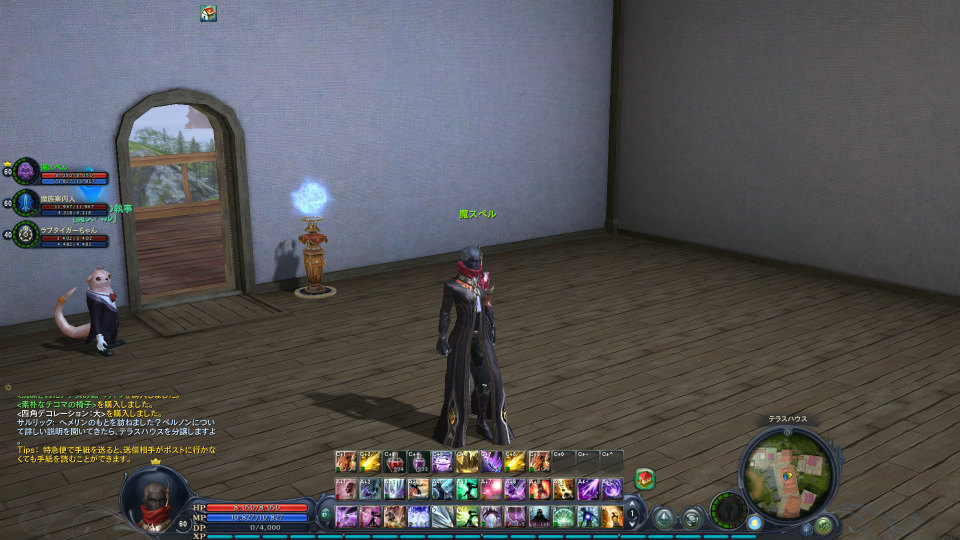Select the purple monster party portrait
The height and width of the screenshot is (540, 960).
click(x=27, y=171)
